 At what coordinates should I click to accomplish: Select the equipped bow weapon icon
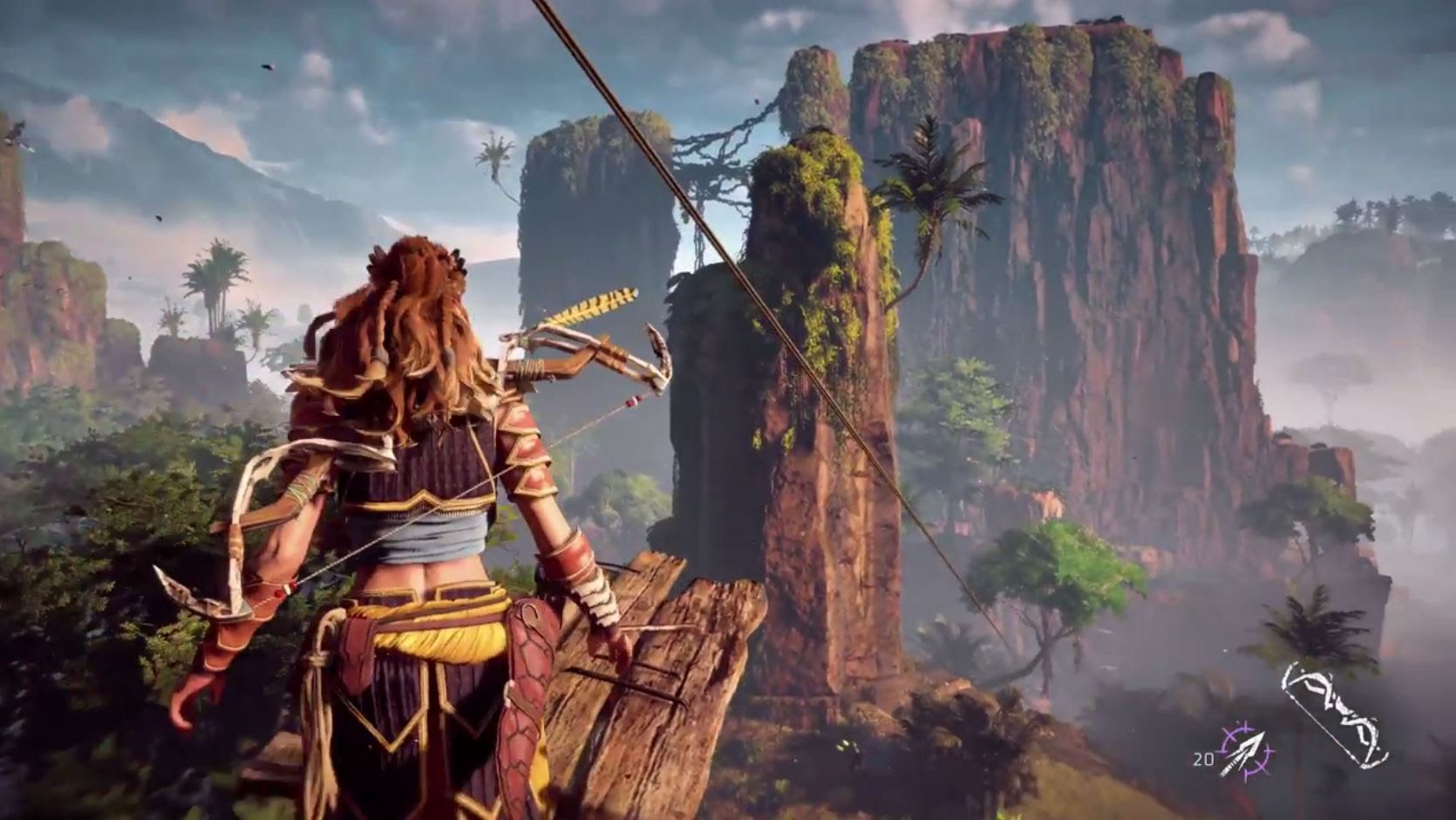[x=1334, y=715]
